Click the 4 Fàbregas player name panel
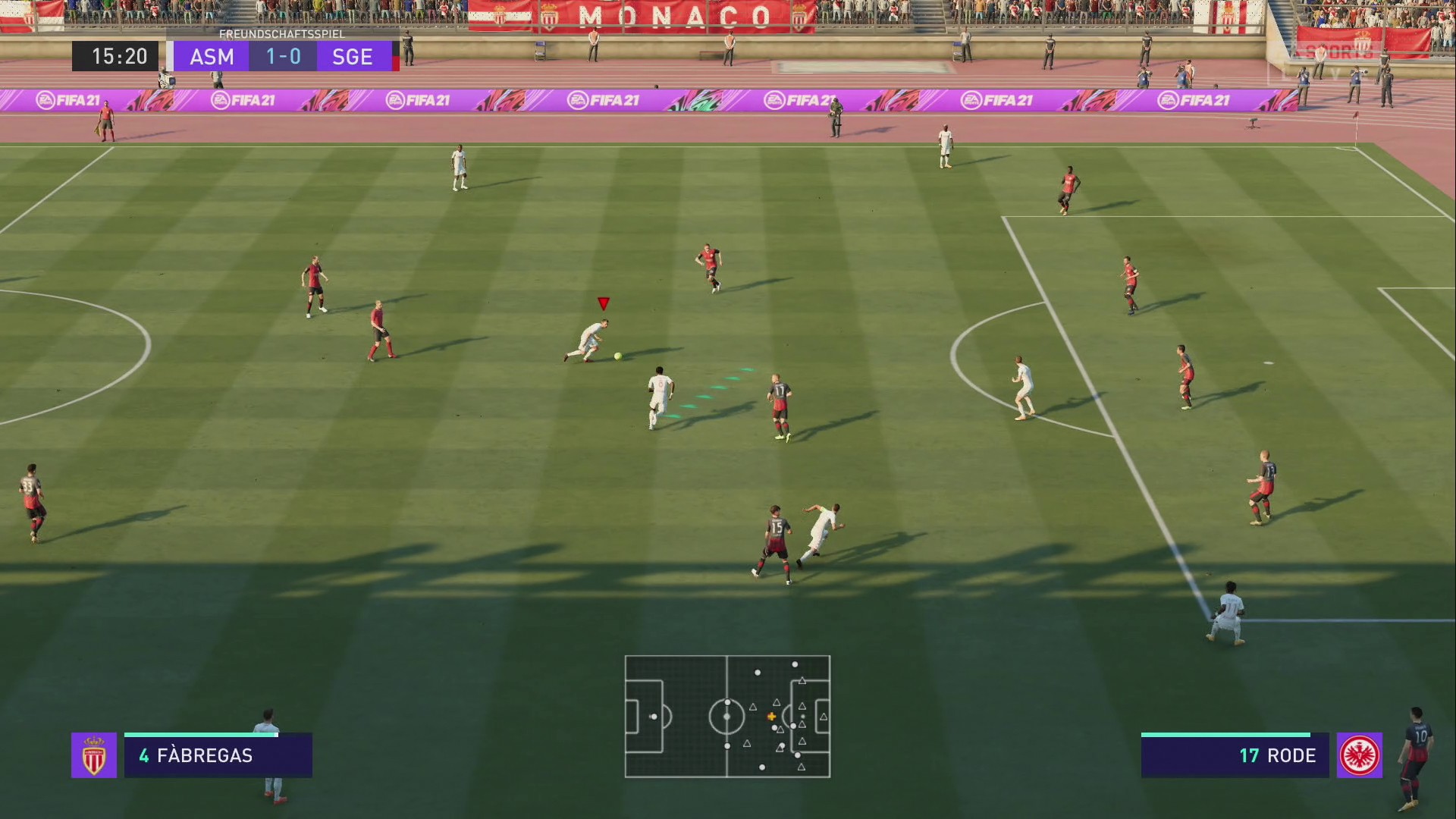Image resolution: width=1456 pixels, height=819 pixels. [x=218, y=756]
